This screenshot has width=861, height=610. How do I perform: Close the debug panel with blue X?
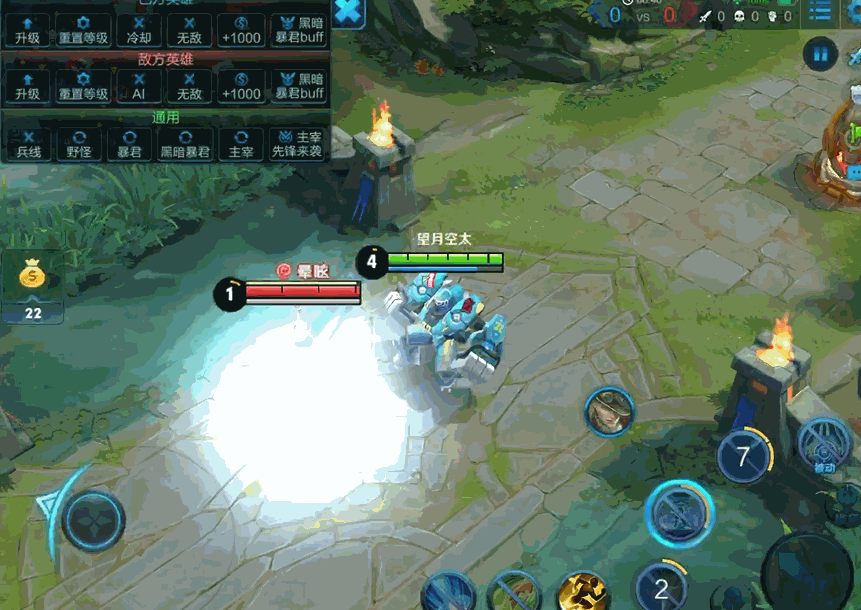click(348, 12)
